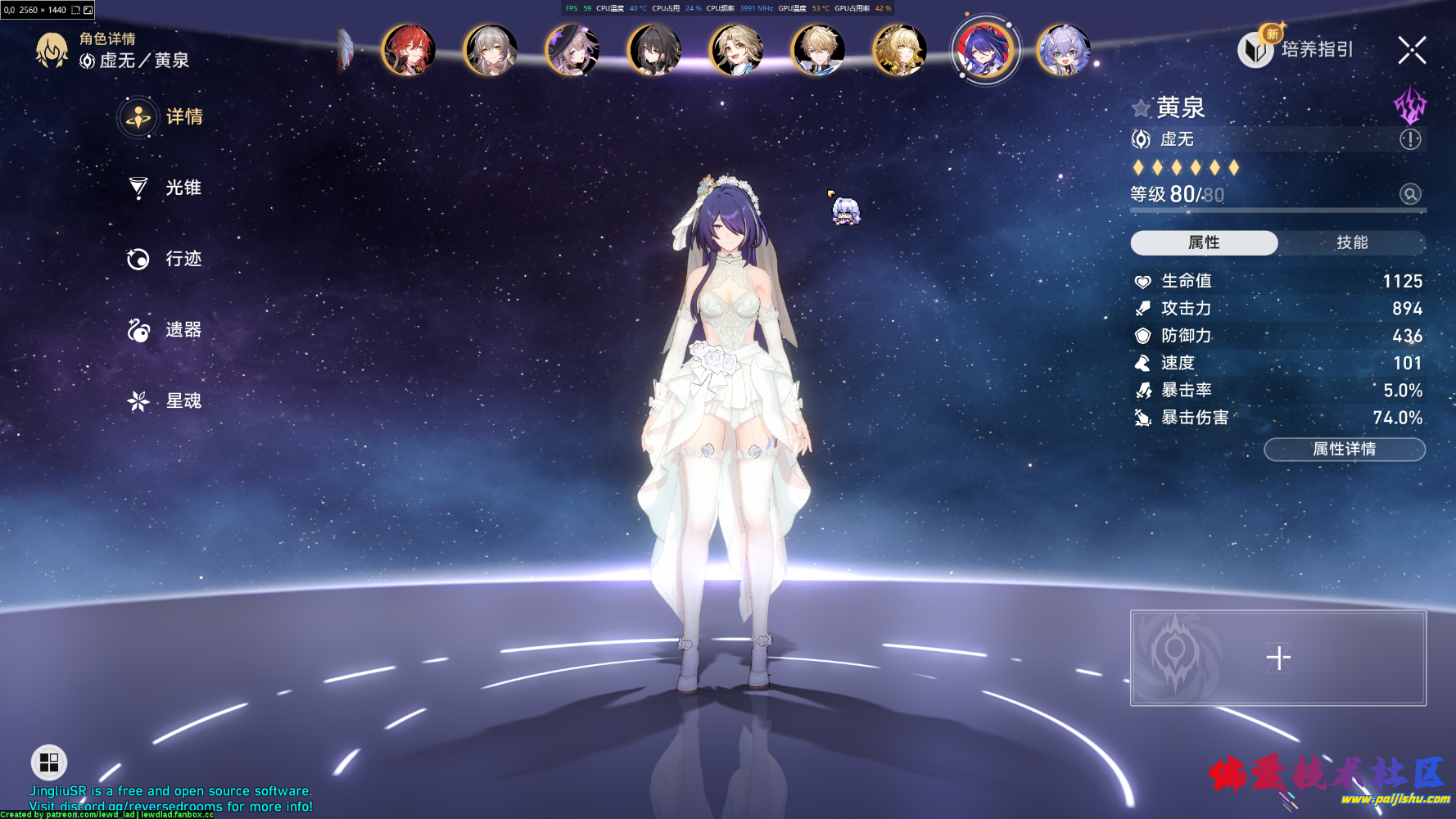Select the last character portrait on the right
Viewport: 1456px width, 819px height.
coord(1065,50)
